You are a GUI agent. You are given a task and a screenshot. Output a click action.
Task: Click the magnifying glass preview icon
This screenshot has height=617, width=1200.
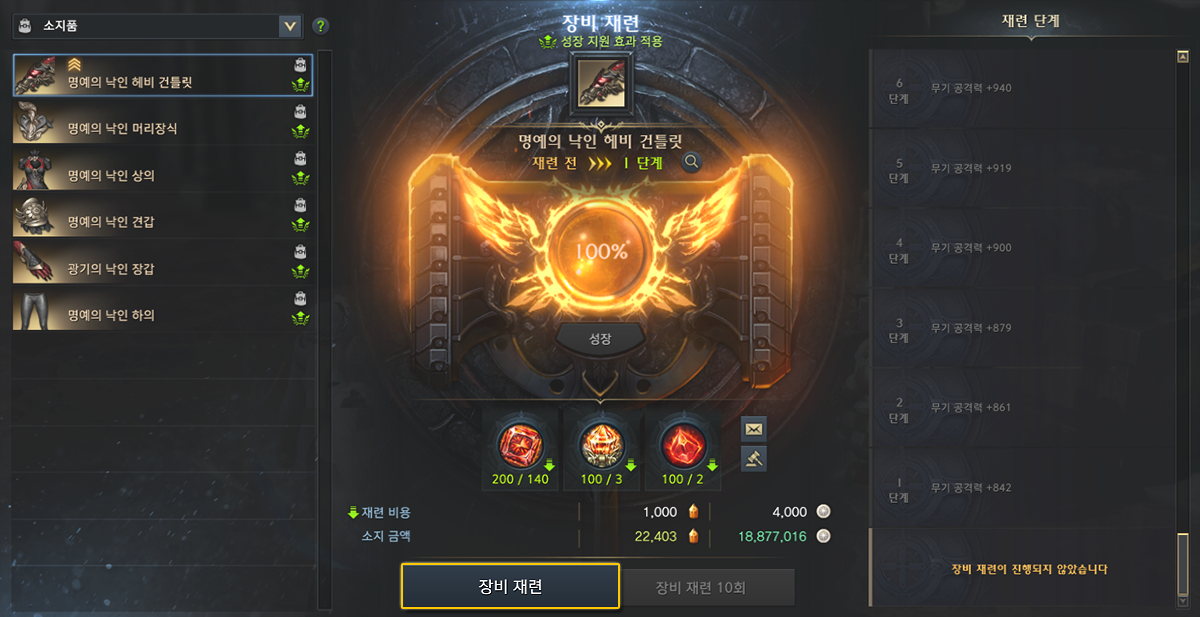click(x=691, y=162)
